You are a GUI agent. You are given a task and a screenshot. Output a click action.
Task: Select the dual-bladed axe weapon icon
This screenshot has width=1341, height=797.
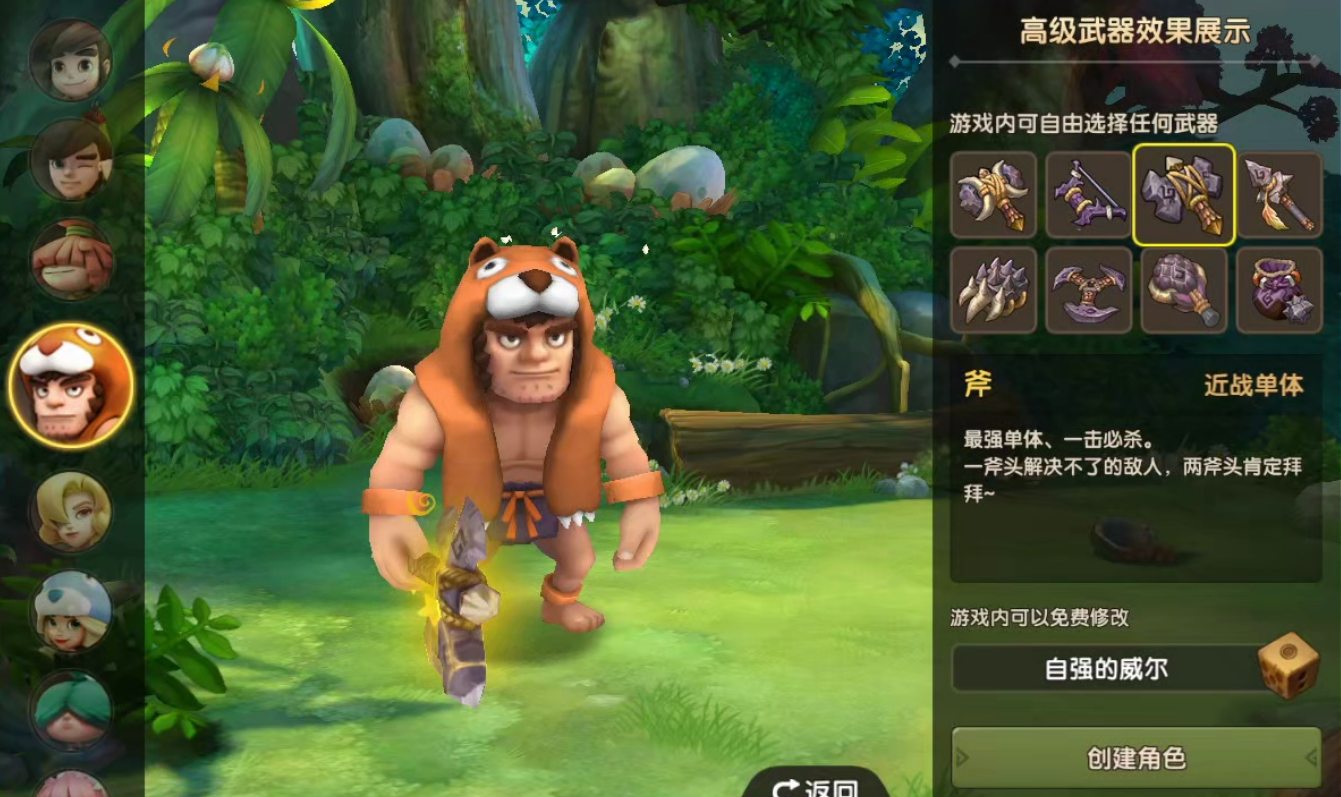[x=1089, y=291]
